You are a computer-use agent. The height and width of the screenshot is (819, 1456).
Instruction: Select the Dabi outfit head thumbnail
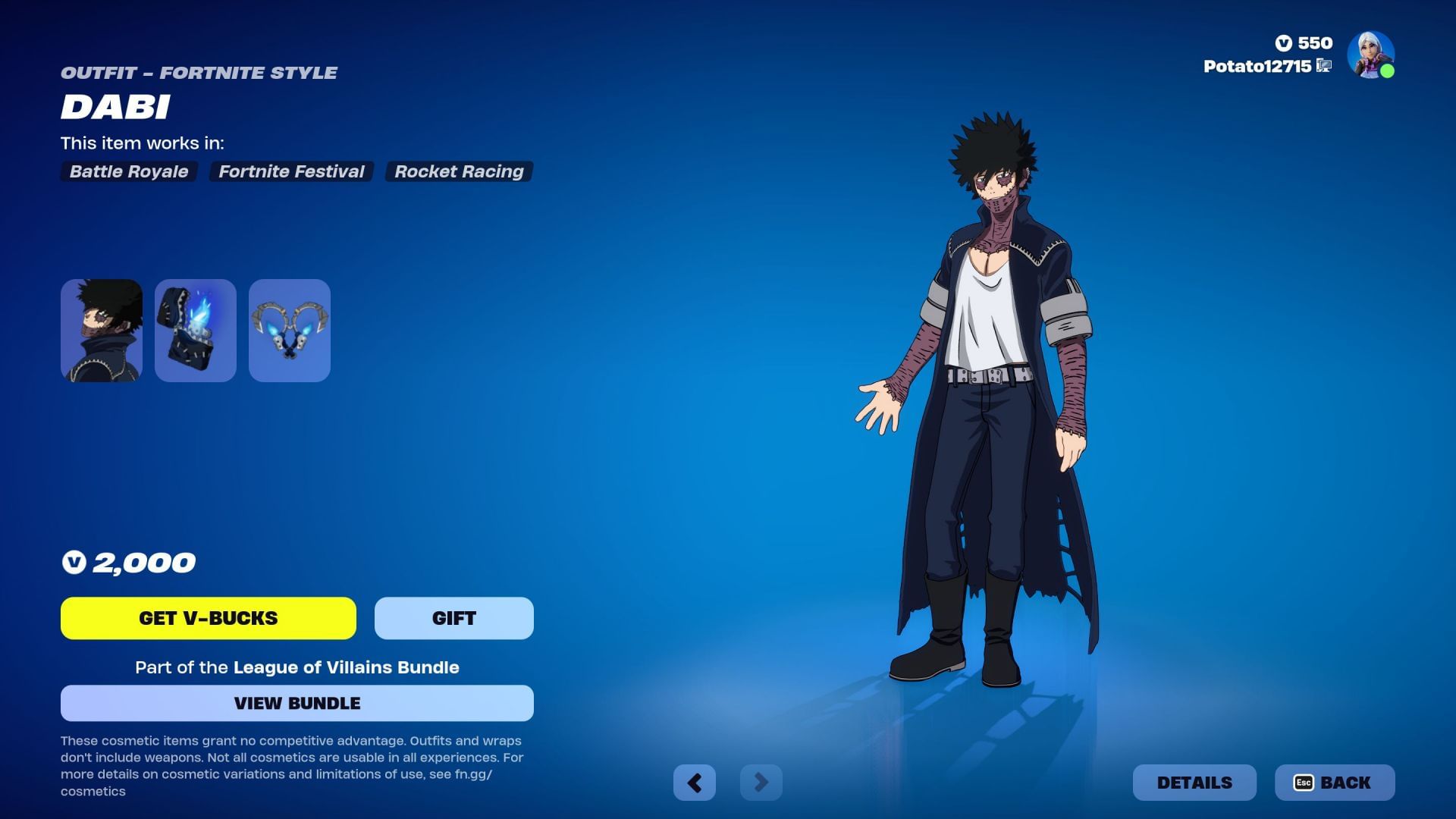[x=101, y=330]
